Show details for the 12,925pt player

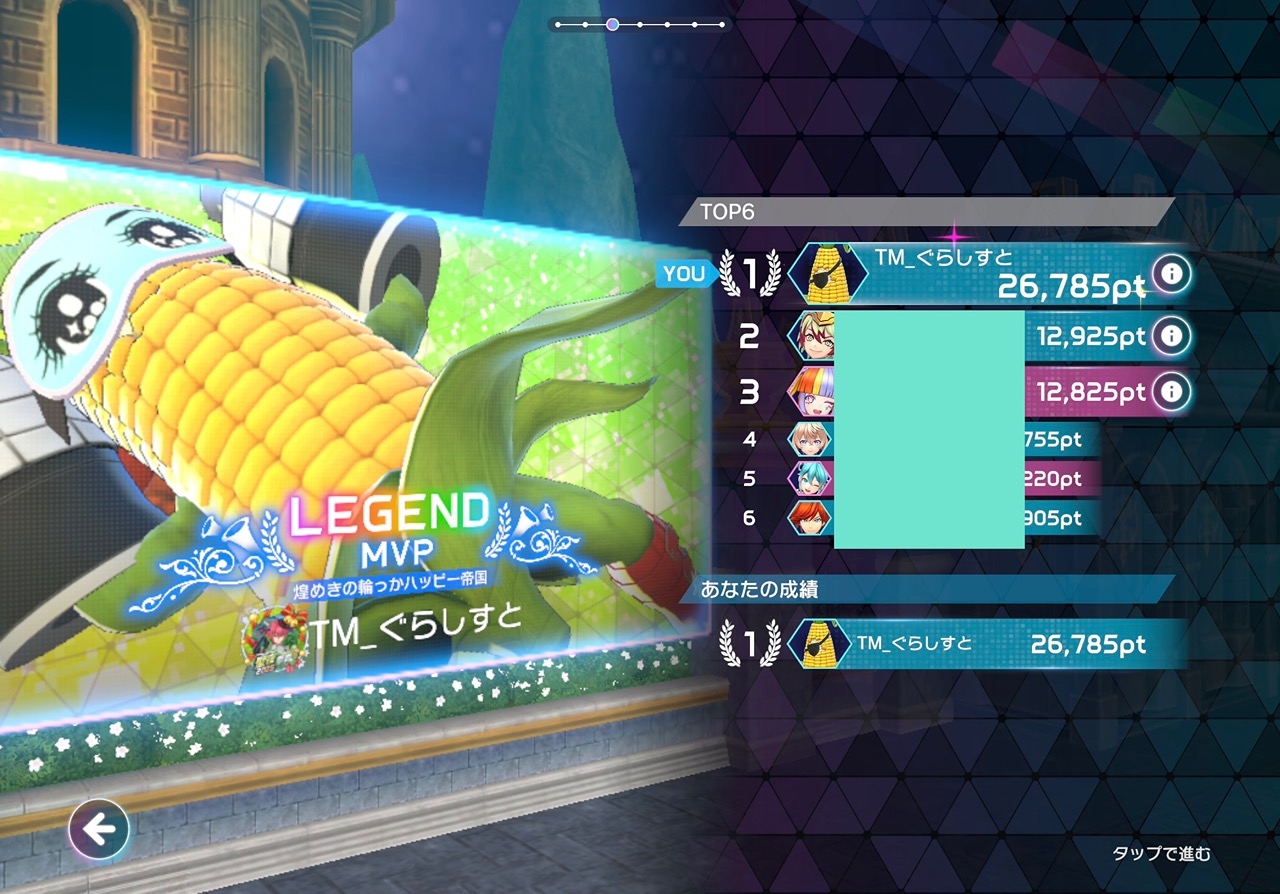pyautogui.click(x=1171, y=336)
